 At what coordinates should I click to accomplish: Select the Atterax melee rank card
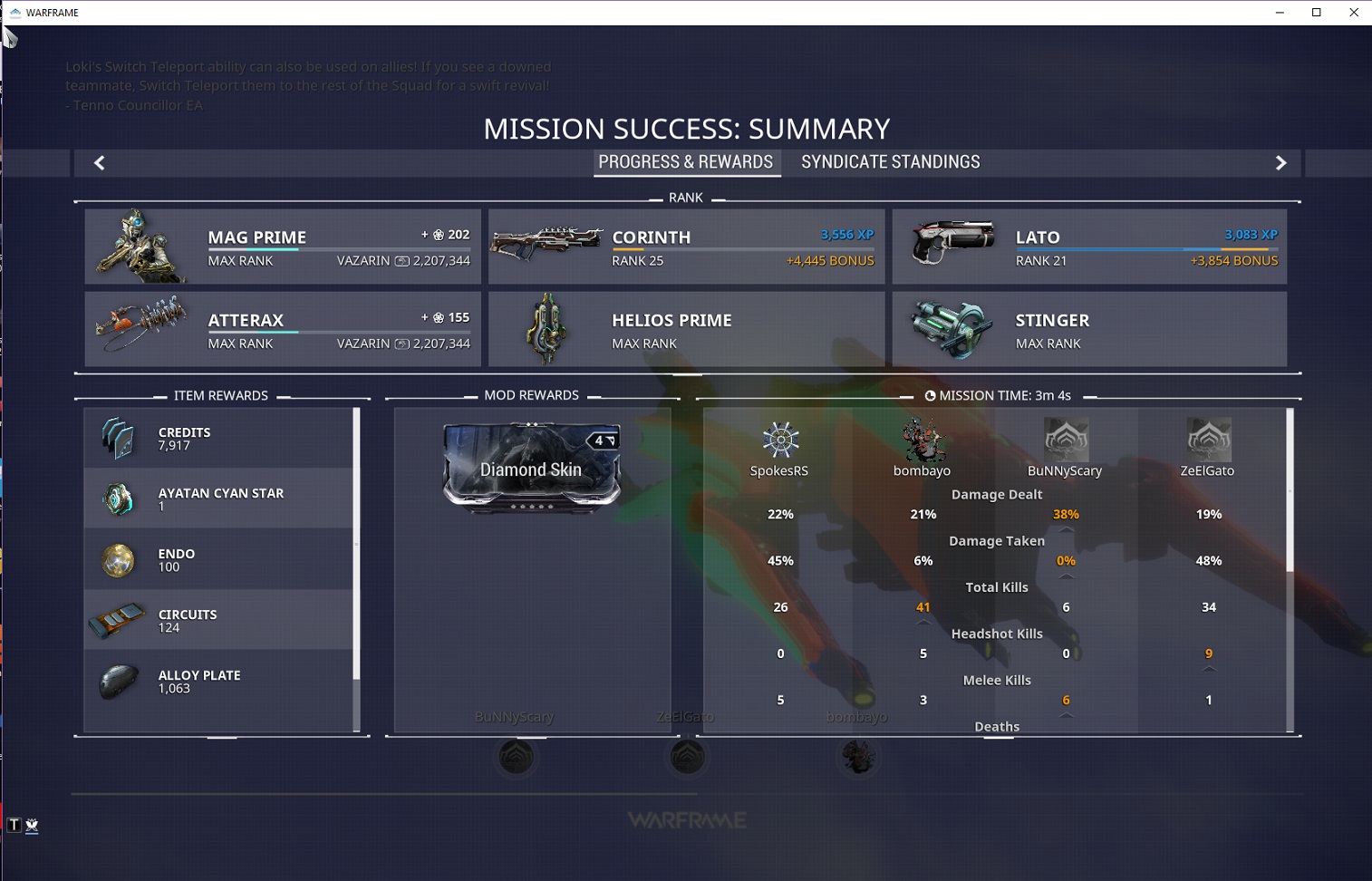283,330
